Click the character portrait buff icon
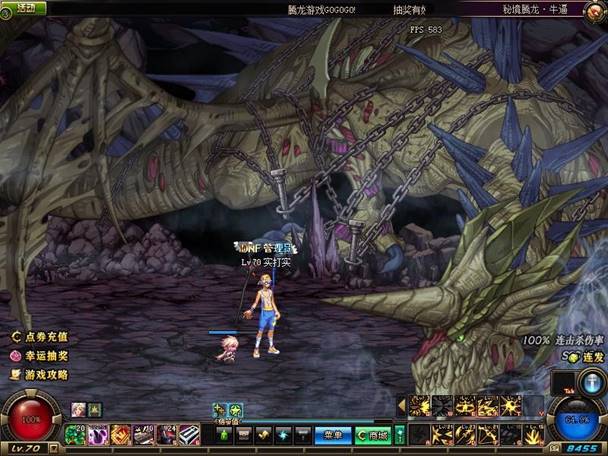Screen dimensions: 608x456 78,409
